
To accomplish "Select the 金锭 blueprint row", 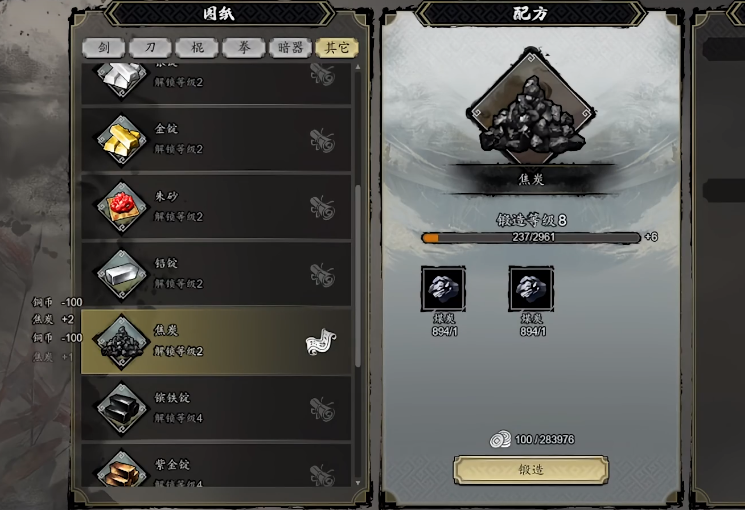I will point(215,139).
